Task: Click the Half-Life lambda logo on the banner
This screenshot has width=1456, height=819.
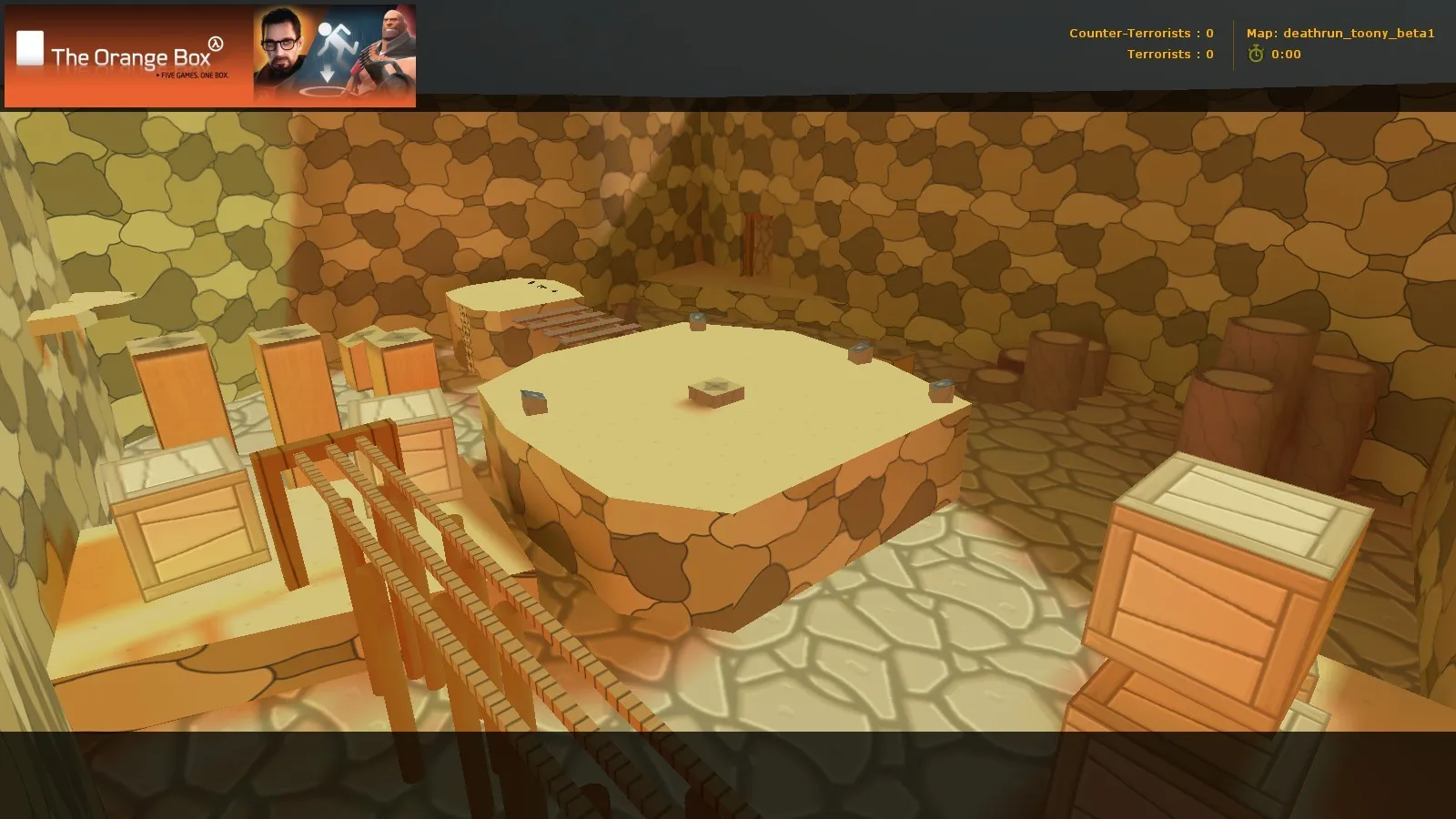Action: point(216,43)
